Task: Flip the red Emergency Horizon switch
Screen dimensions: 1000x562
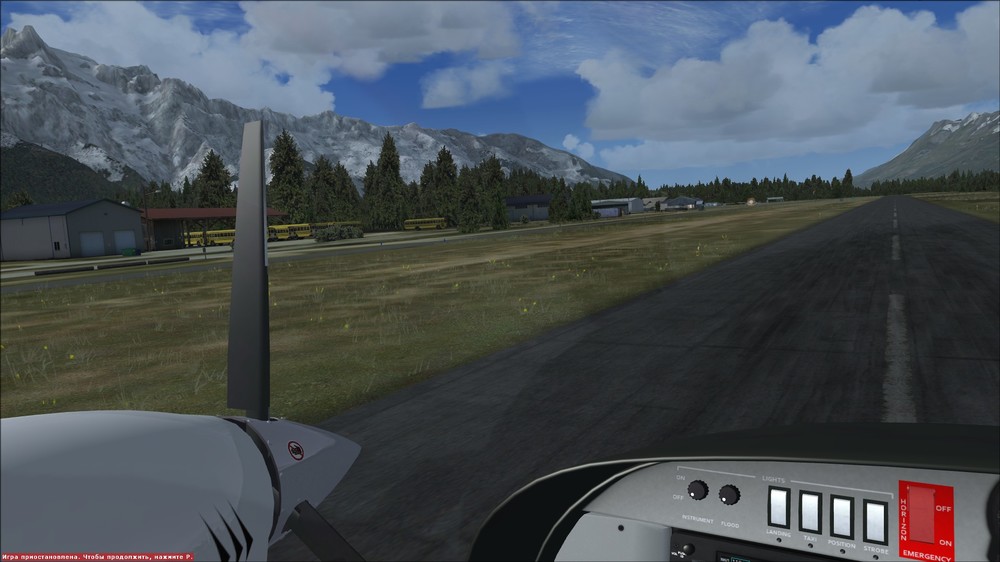Action: coord(921,516)
